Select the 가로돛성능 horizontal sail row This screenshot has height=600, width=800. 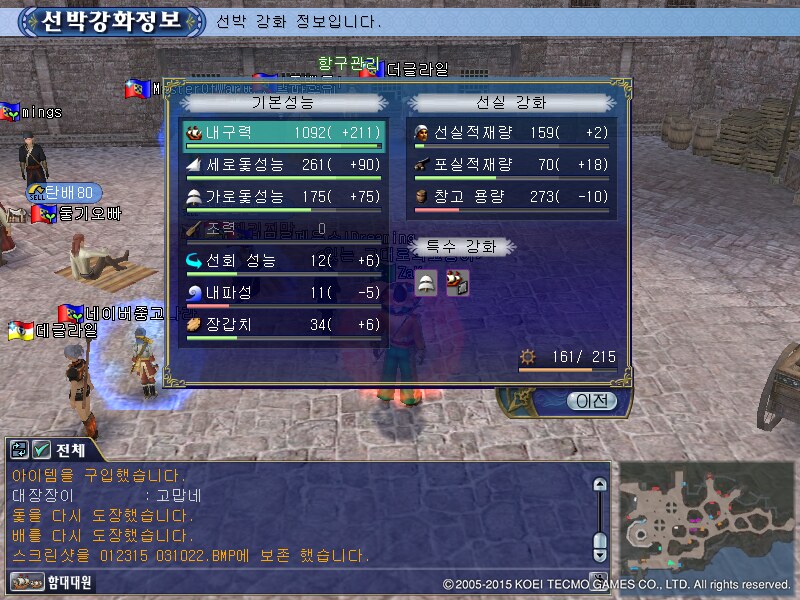[x=284, y=196]
